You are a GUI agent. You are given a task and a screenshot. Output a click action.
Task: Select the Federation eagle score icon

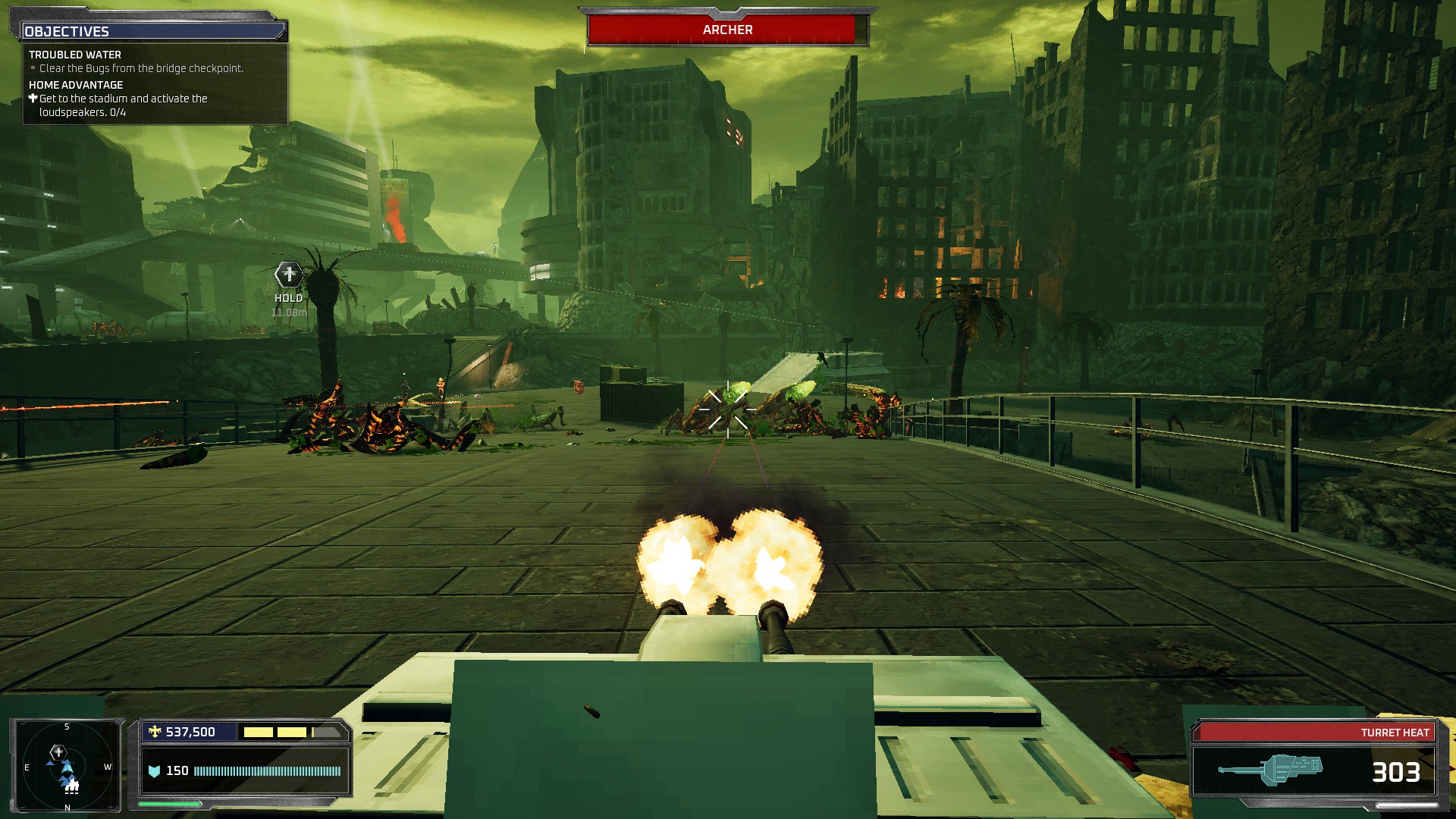155,730
